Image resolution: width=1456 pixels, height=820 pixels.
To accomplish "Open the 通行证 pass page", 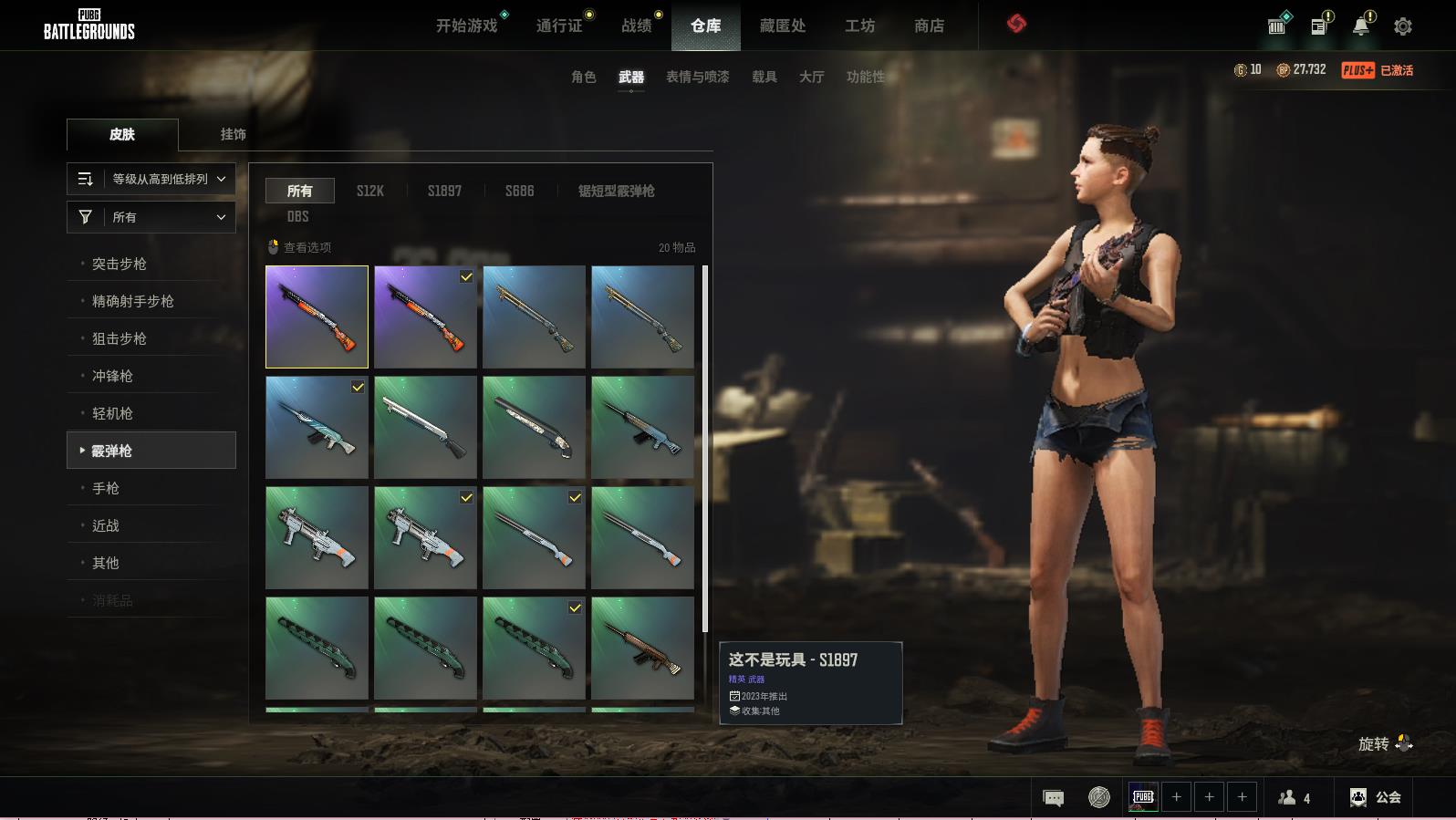I will click(x=559, y=26).
